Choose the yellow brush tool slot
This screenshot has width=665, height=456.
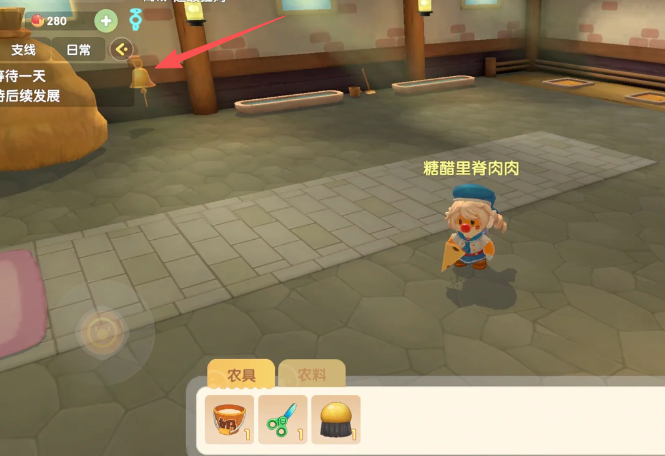coord(336,420)
